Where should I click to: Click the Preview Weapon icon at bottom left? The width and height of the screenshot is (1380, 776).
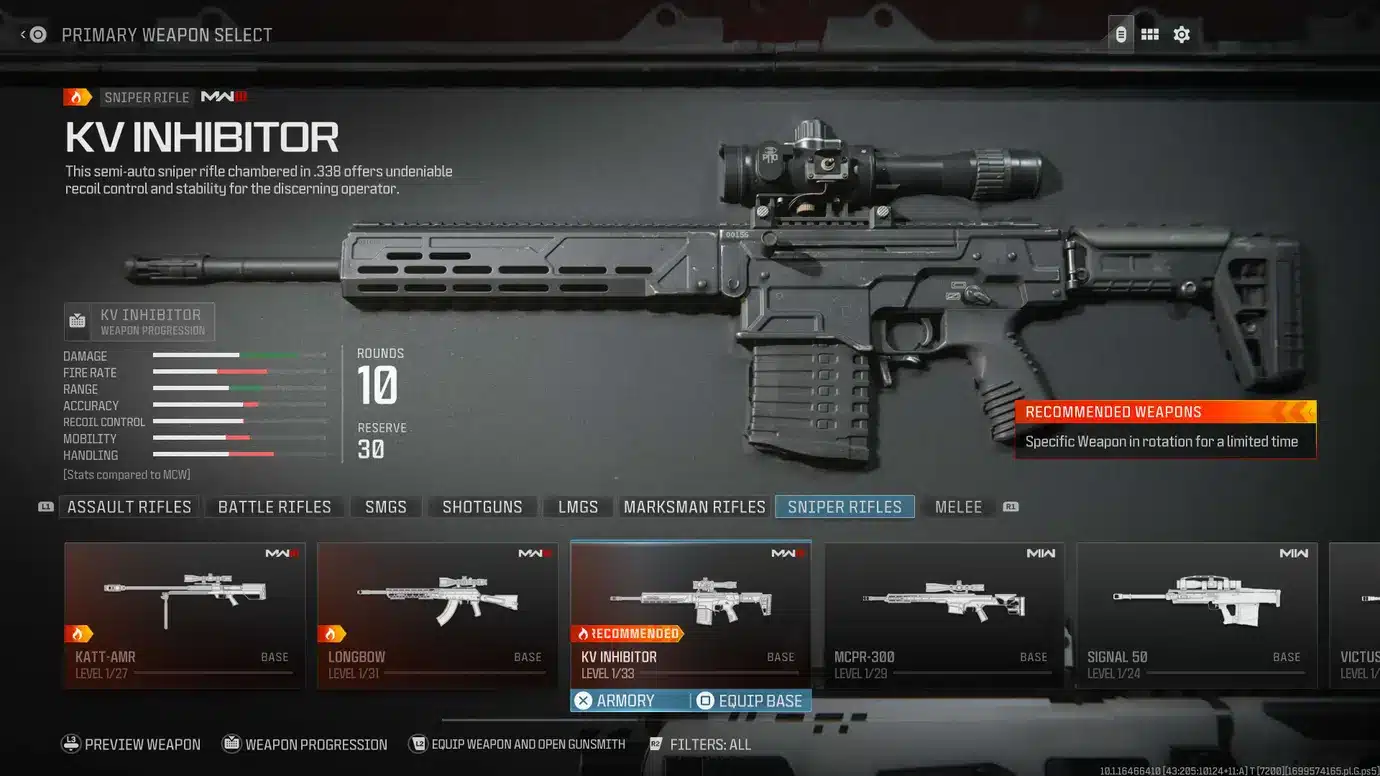pyautogui.click(x=71, y=744)
